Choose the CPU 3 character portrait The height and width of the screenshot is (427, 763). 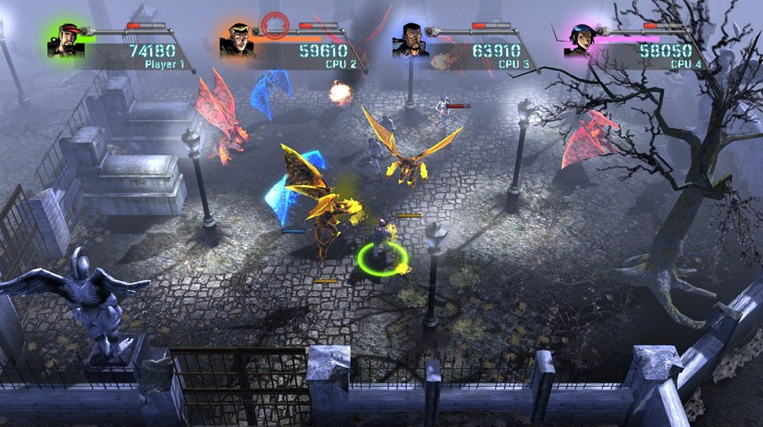410,40
